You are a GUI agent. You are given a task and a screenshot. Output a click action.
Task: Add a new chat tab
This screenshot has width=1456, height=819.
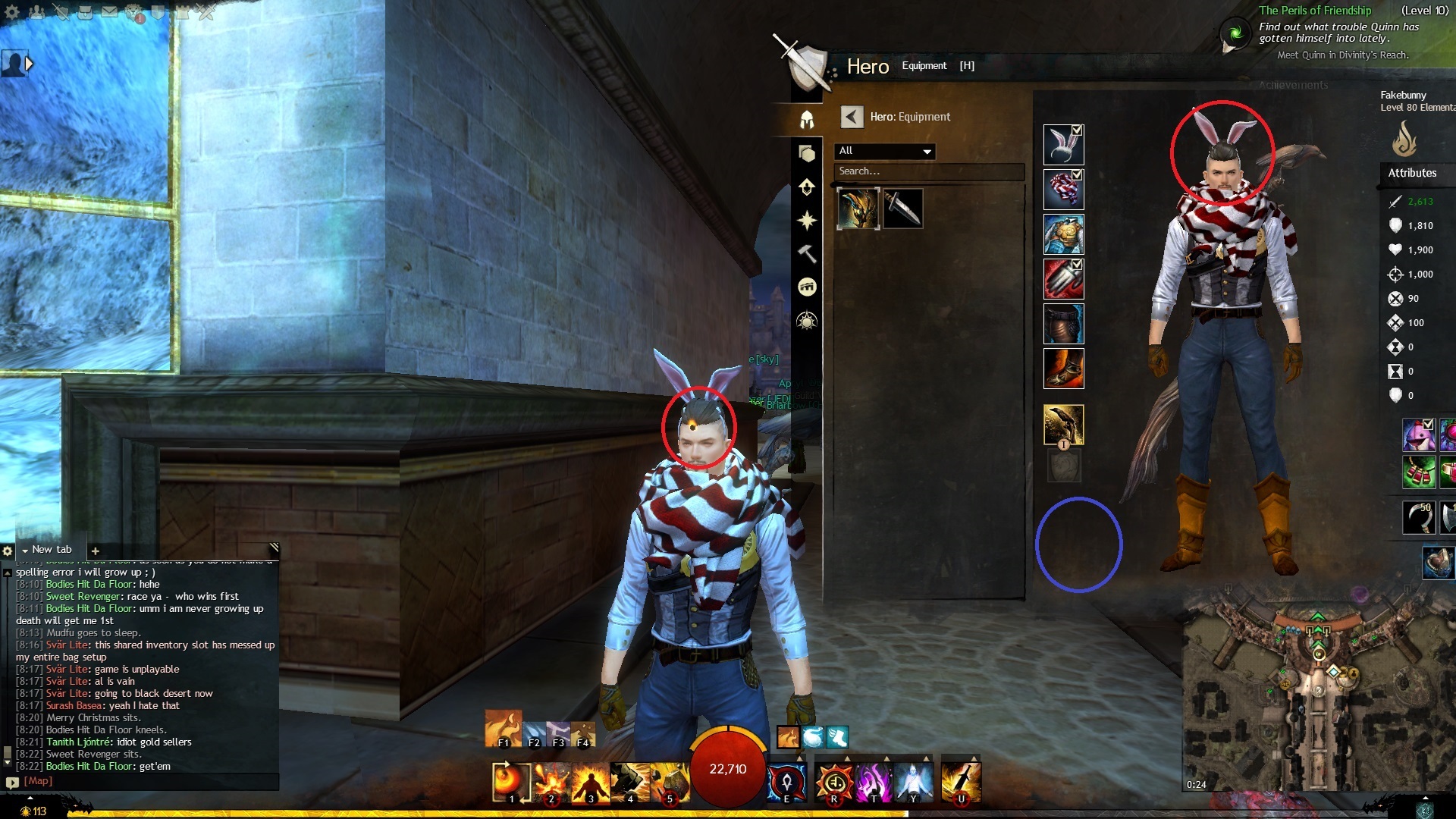(x=96, y=551)
